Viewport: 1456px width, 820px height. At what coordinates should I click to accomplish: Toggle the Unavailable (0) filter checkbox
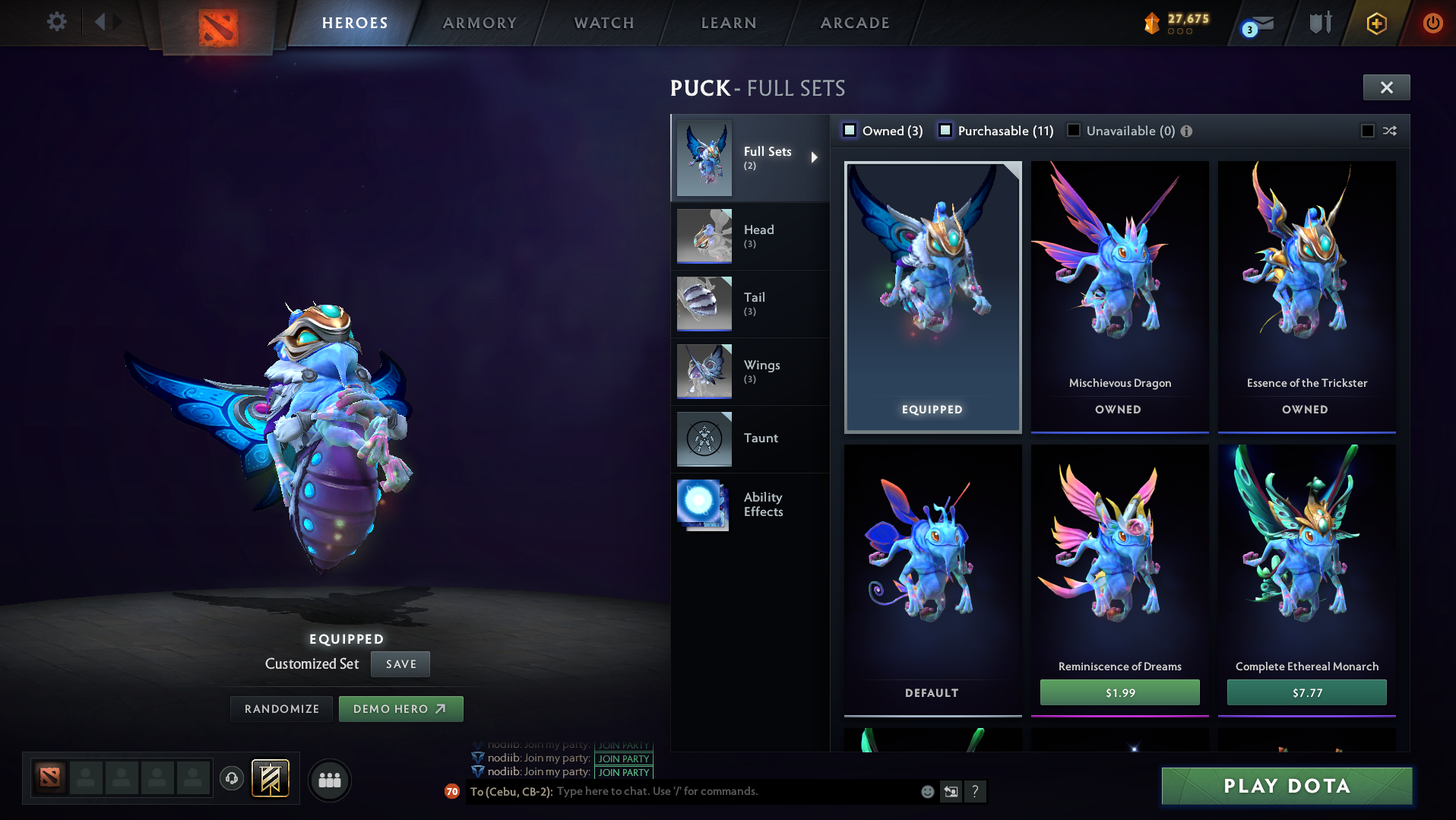tap(1073, 130)
